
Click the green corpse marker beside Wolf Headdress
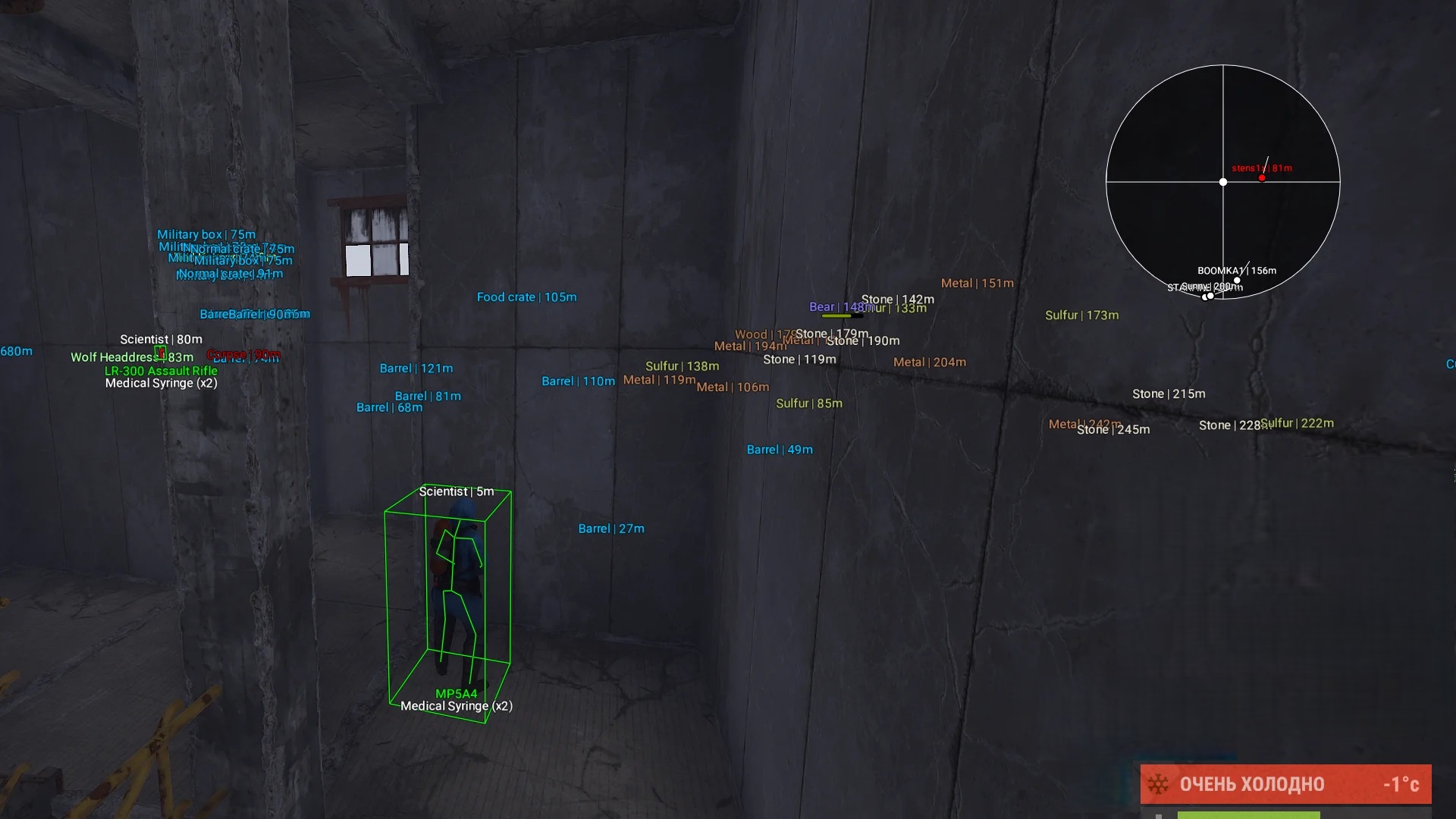point(161,353)
